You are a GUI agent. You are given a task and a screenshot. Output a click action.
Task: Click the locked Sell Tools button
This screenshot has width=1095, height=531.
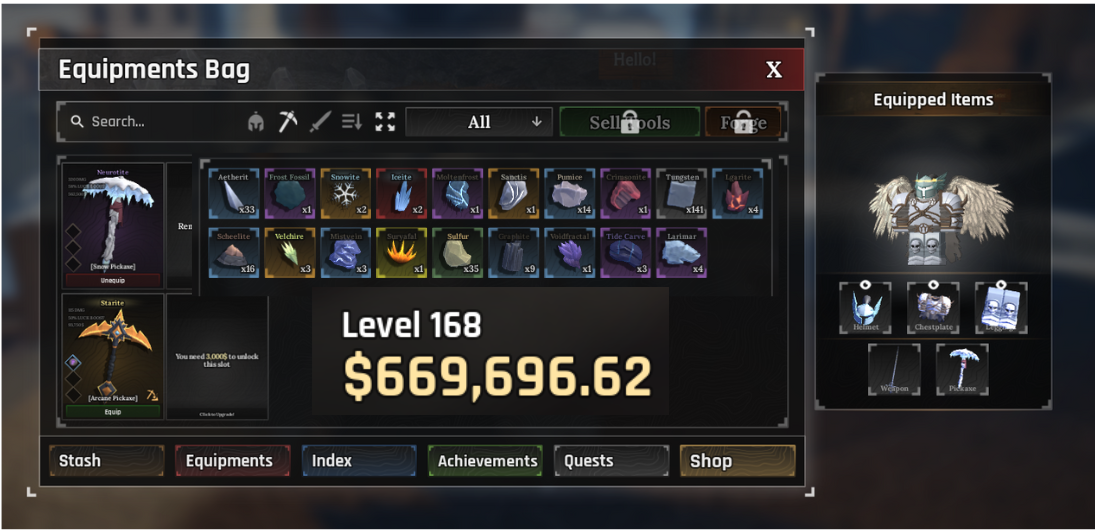(629, 122)
